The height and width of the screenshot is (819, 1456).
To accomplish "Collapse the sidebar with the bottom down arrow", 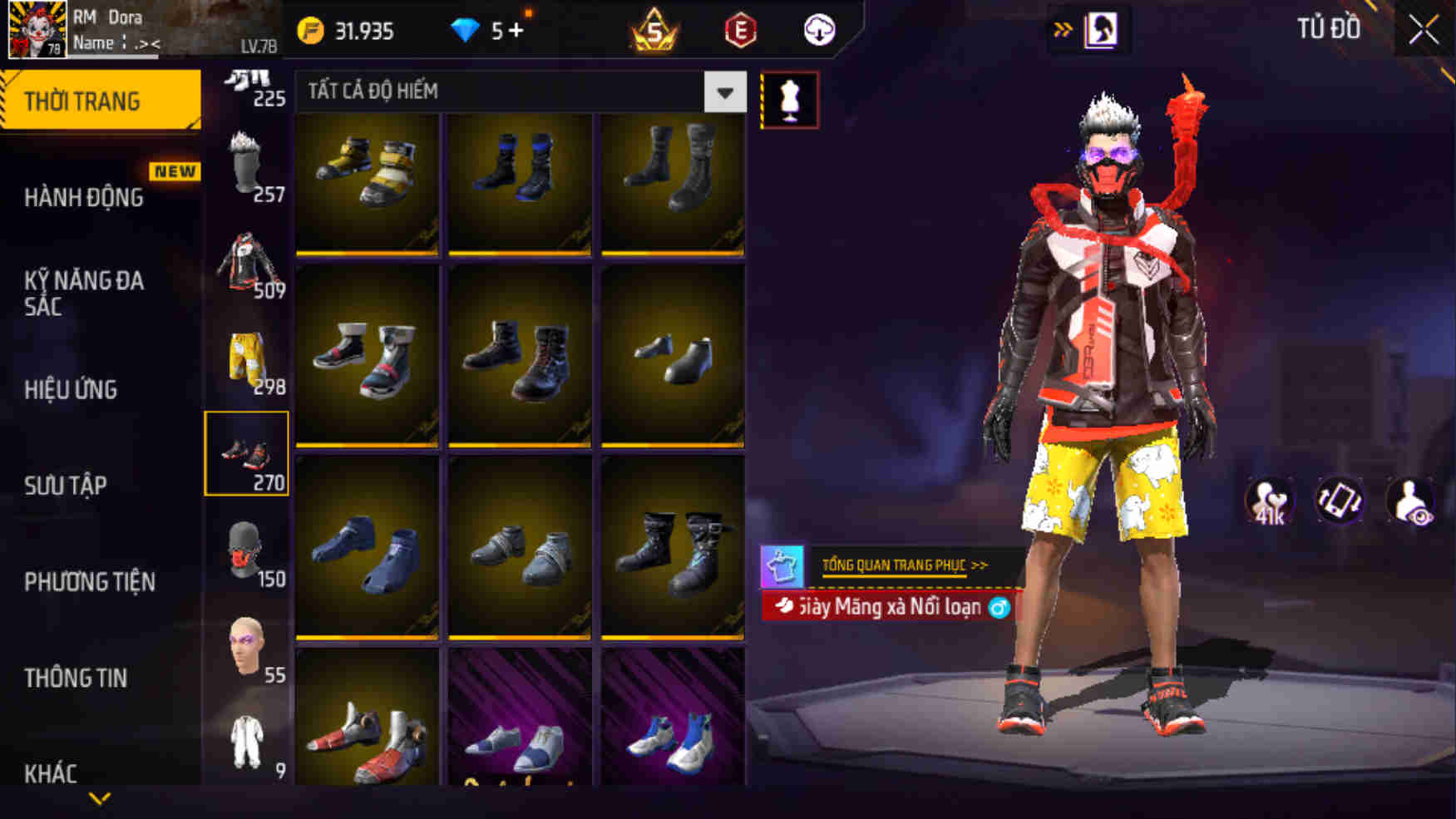I will point(100,800).
